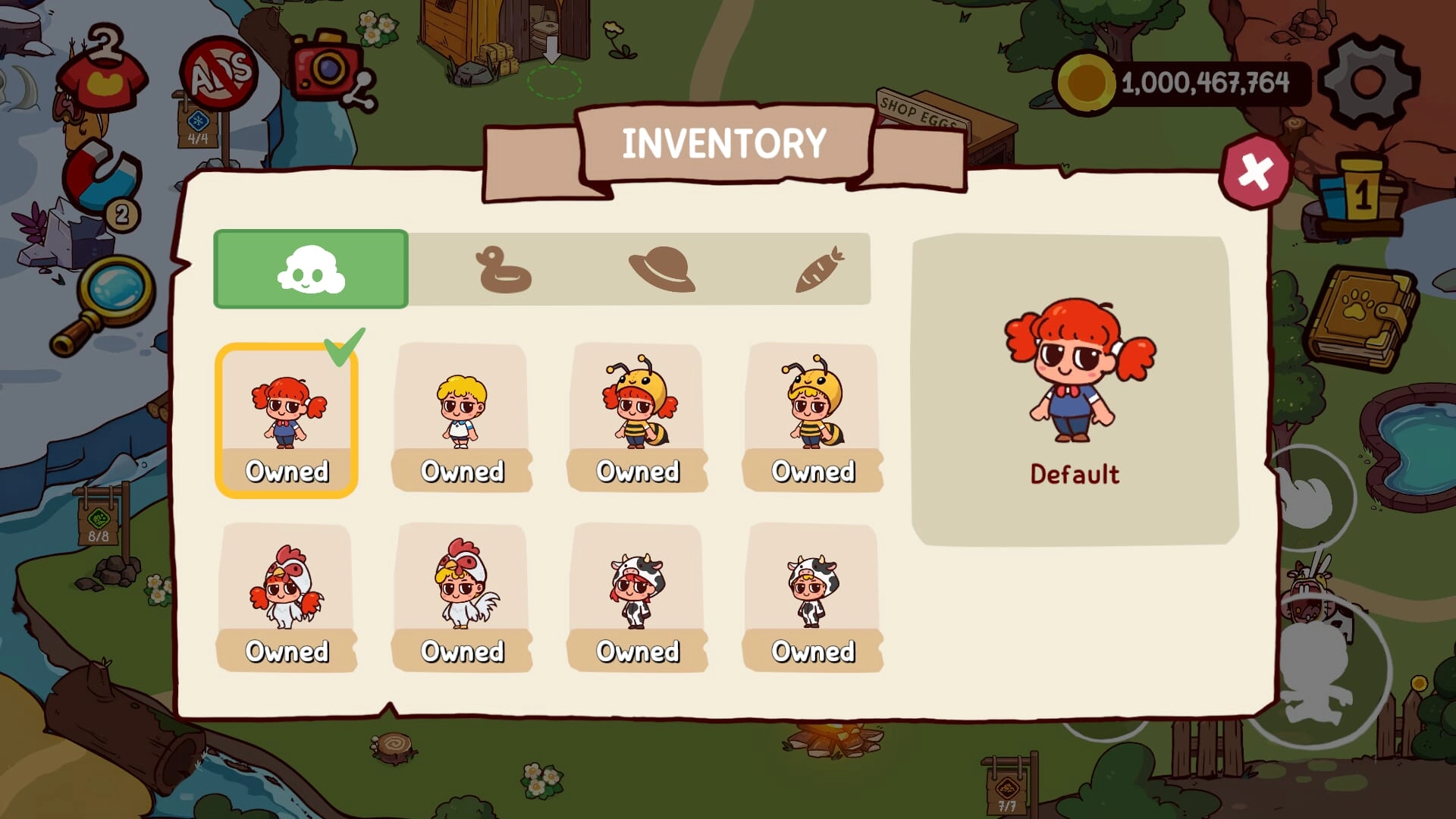1456x819 pixels.
Task: Open the rubber duck tab
Action: [504, 269]
